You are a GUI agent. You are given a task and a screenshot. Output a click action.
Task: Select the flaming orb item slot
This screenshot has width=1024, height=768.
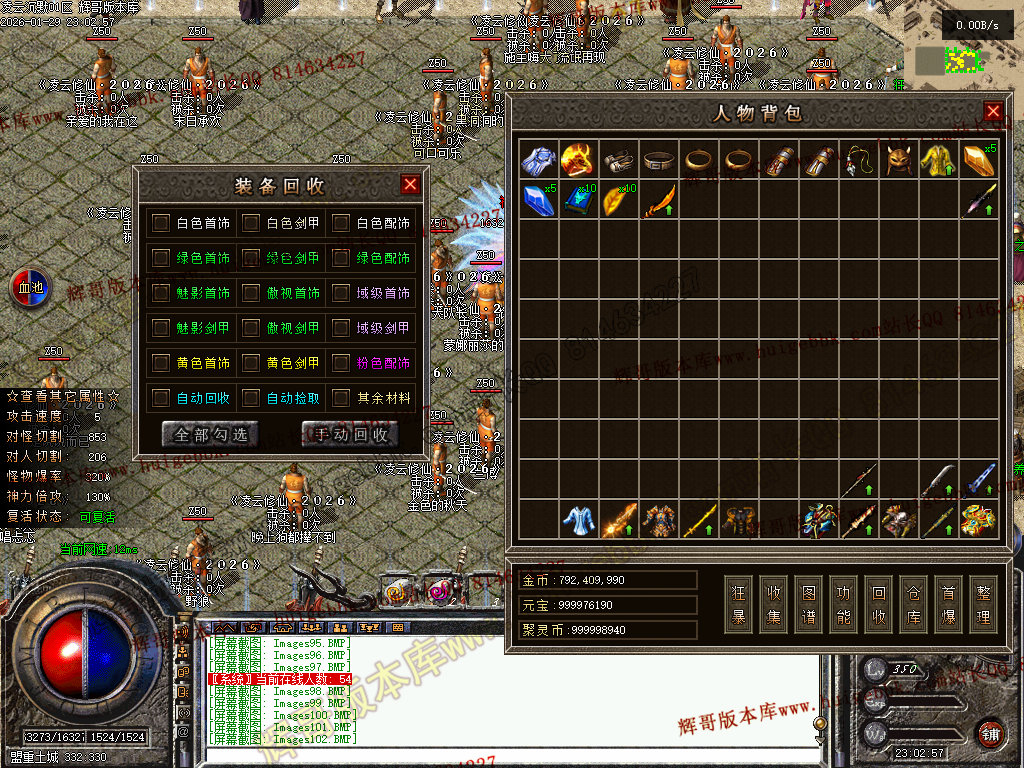point(578,160)
